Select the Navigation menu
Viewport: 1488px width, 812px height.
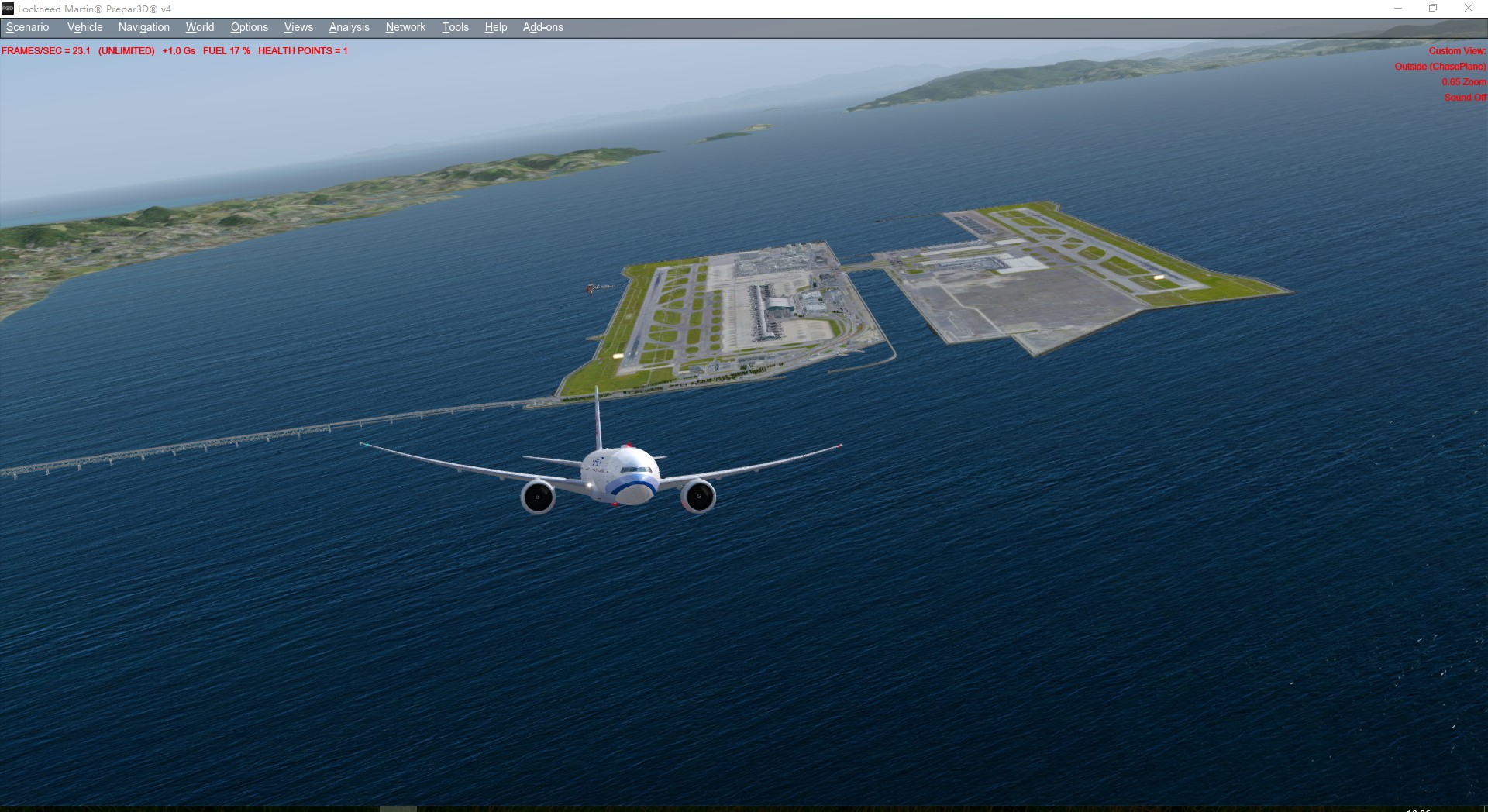[x=143, y=27]
